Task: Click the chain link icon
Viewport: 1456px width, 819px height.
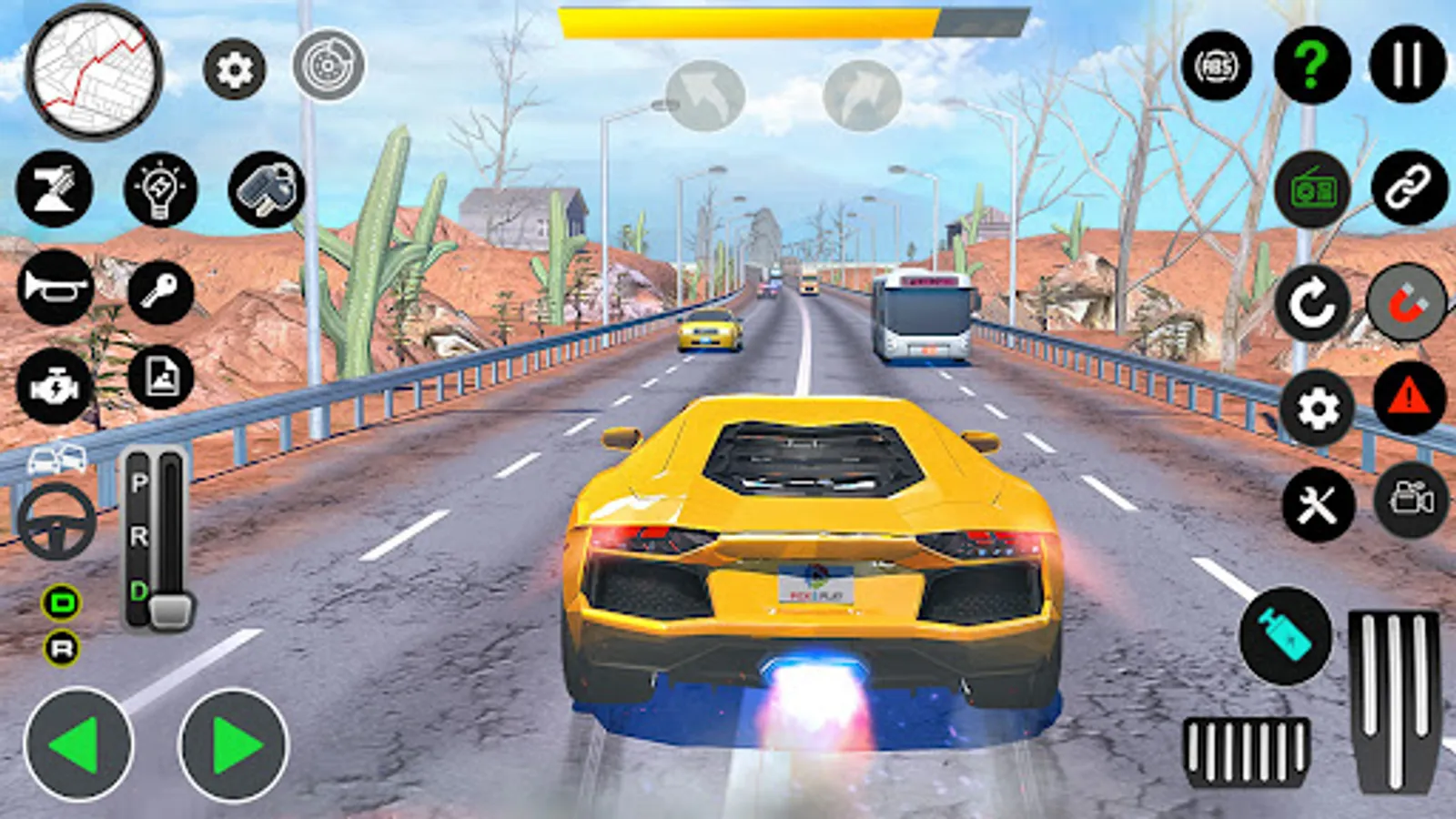Action: [1409, 188]
